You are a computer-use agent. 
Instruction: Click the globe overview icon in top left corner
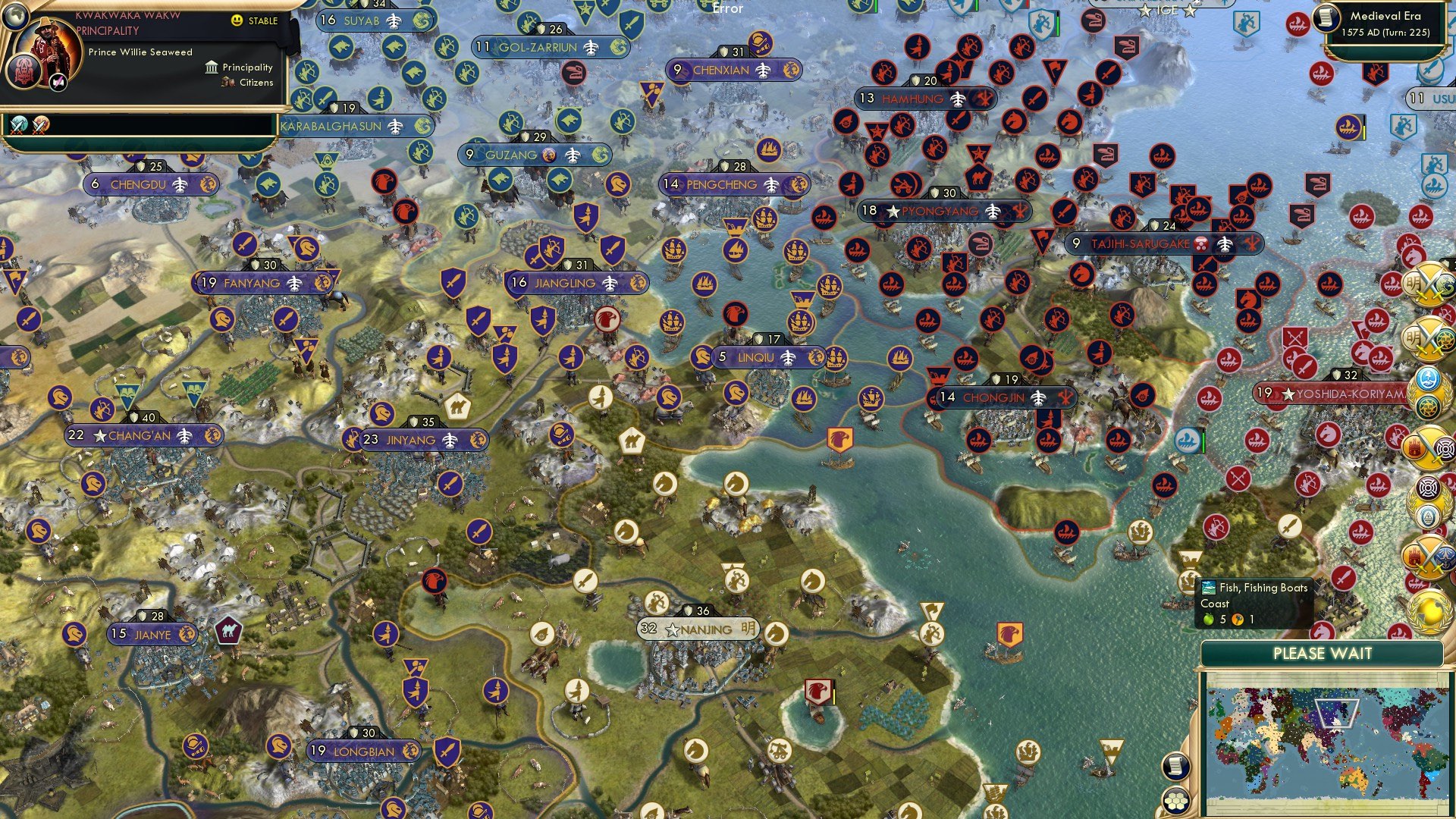[15, 17]
